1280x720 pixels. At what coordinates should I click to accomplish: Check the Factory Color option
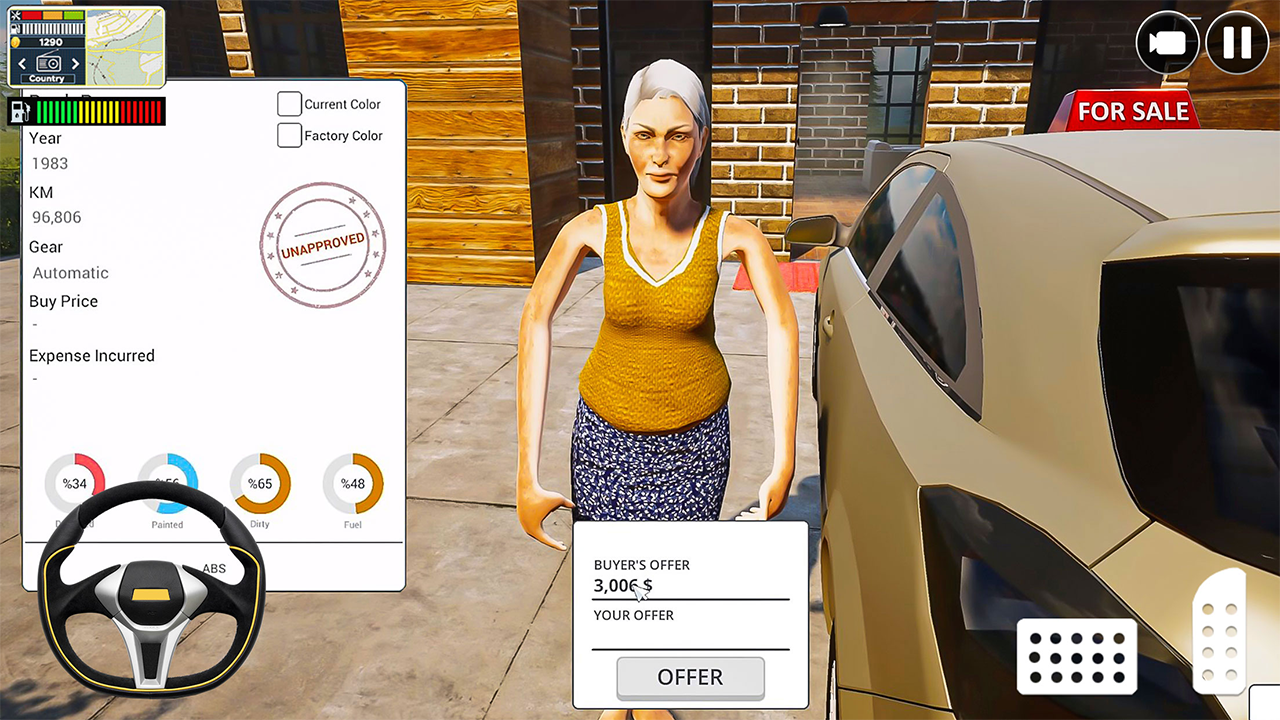click(289, 135)
